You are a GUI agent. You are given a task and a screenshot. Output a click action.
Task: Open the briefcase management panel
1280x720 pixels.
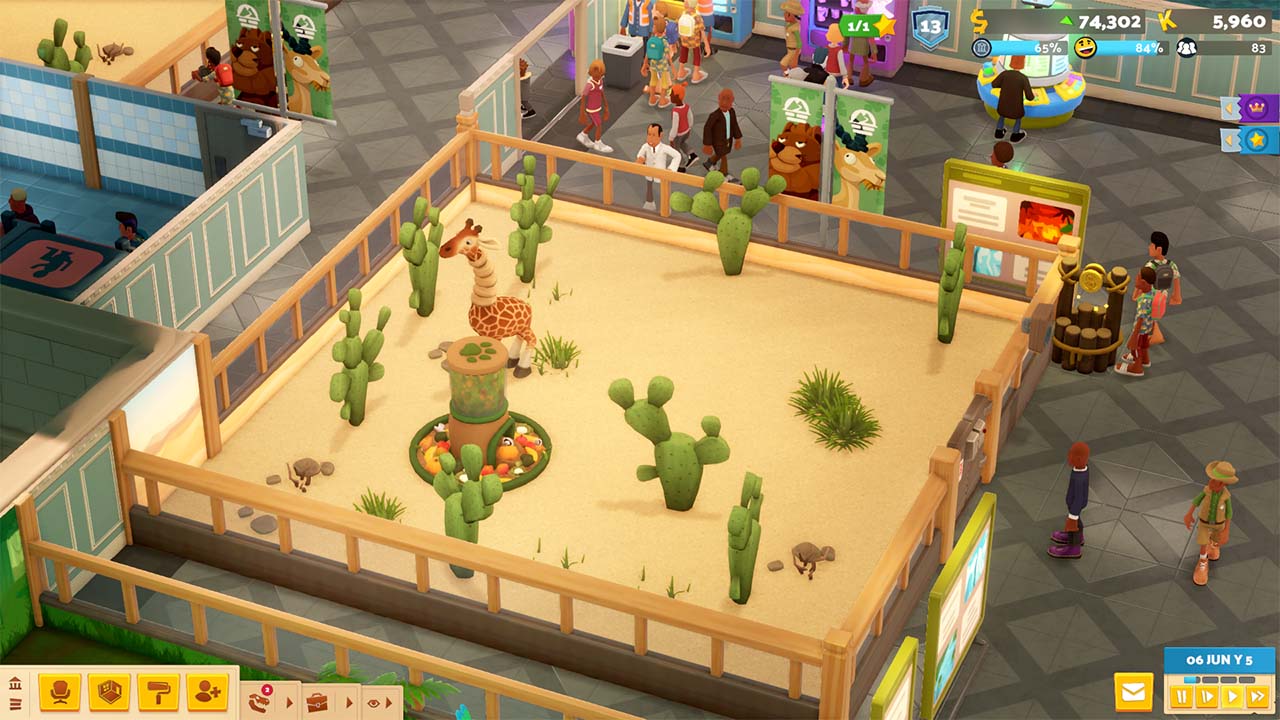(x=317, y=701)
